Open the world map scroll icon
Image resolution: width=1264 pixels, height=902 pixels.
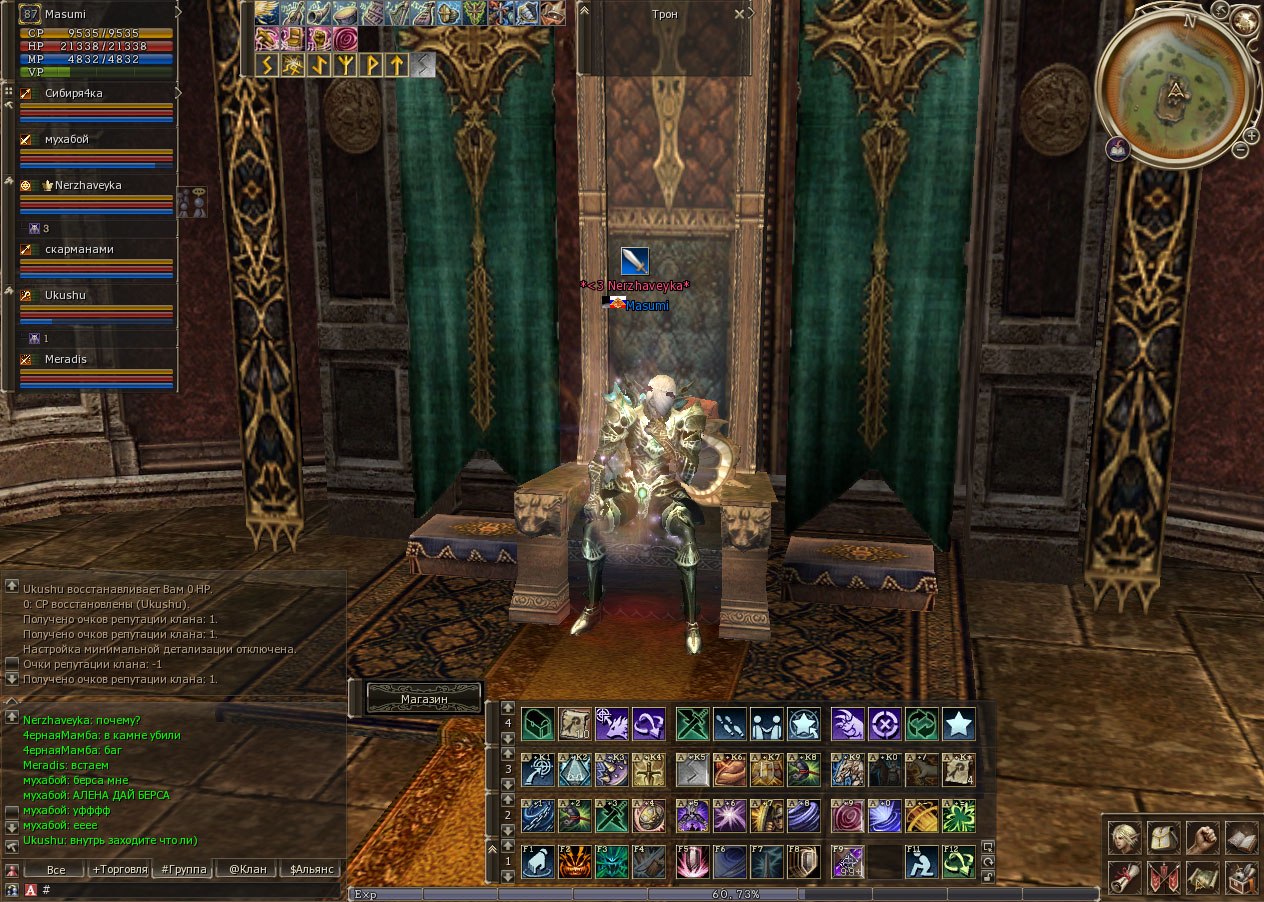(1202, 877)
